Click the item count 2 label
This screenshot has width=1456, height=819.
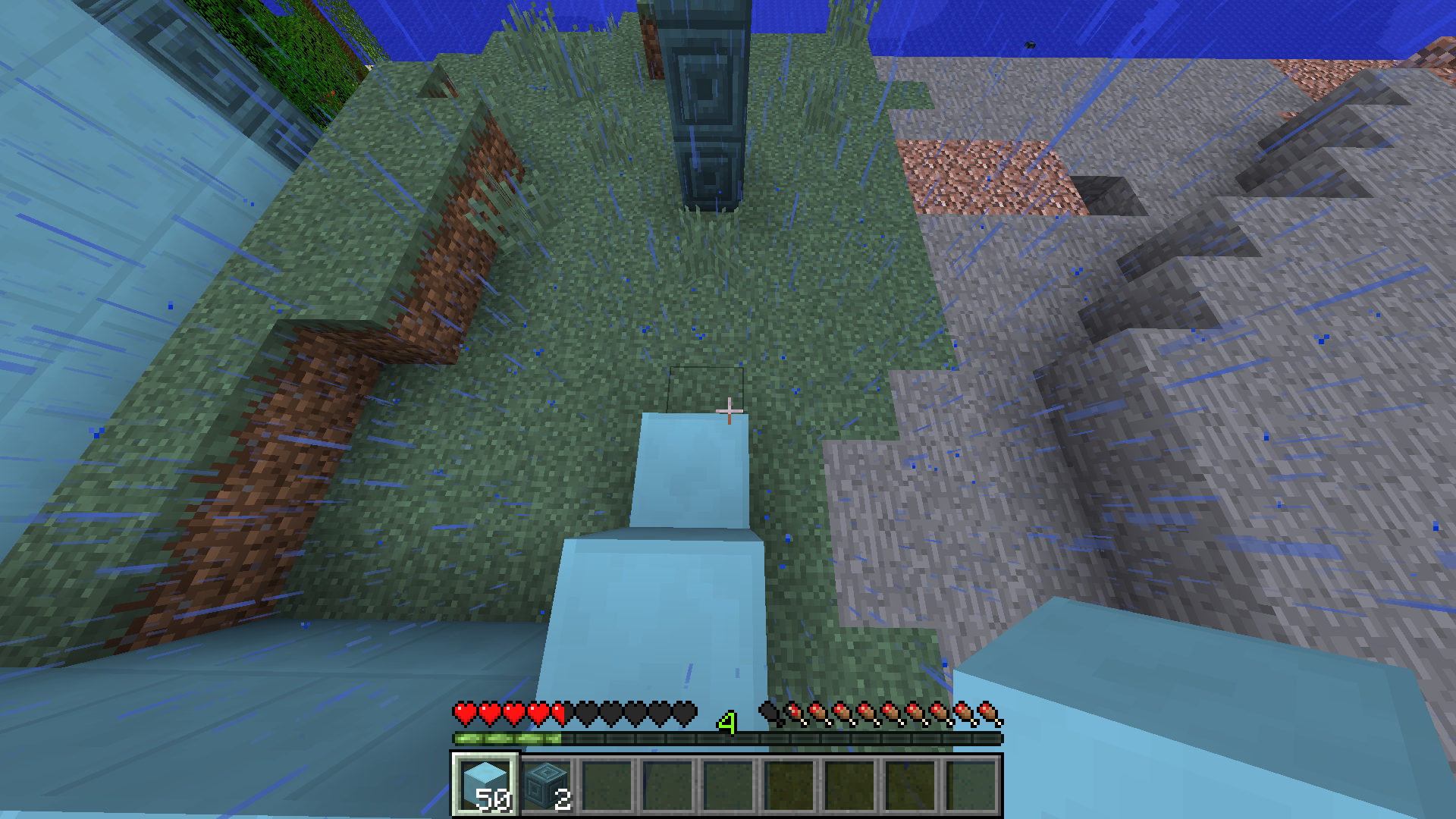pos(563,800)
